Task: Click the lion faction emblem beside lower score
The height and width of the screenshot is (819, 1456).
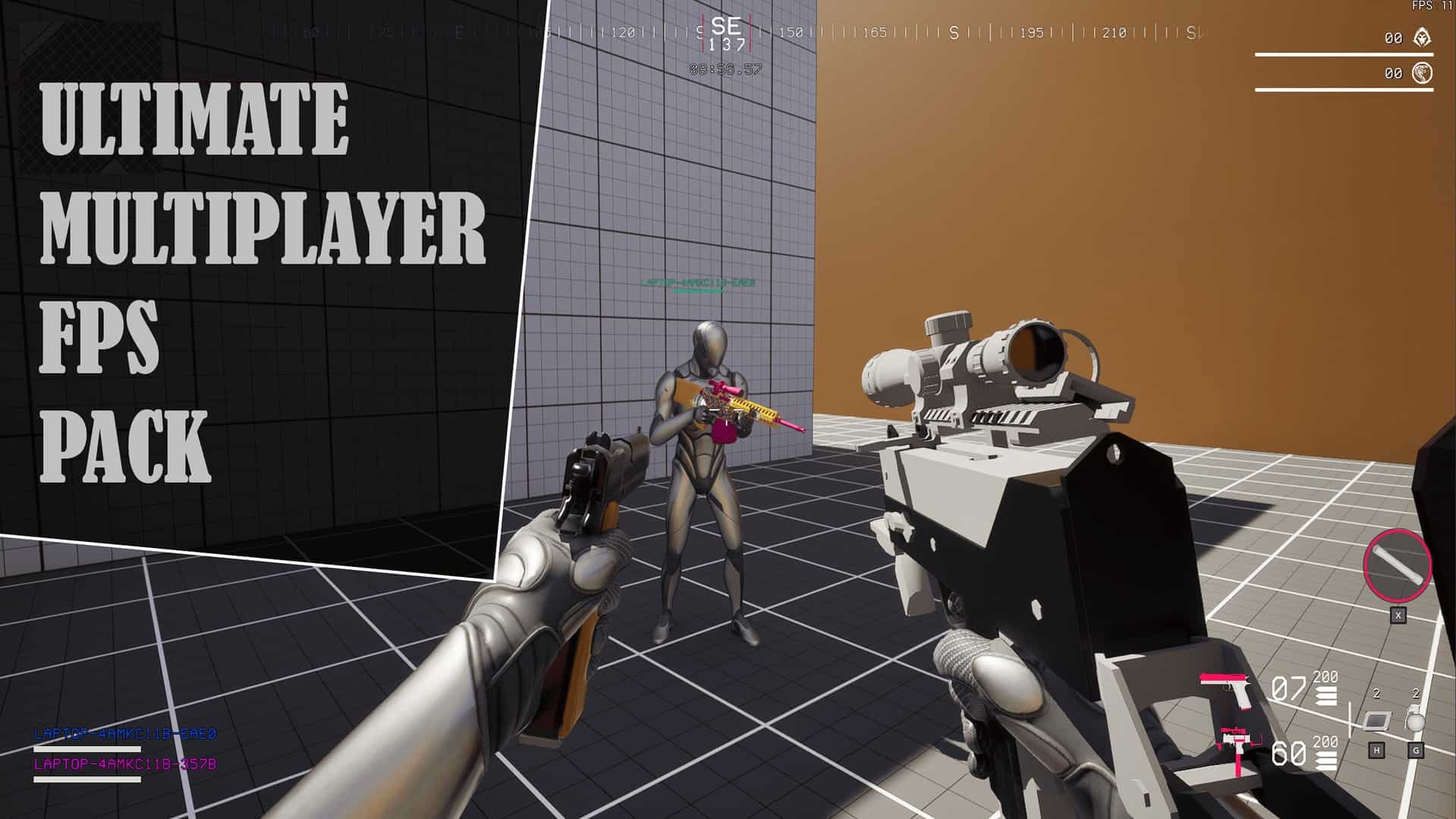Action: tap(1420, 73)
